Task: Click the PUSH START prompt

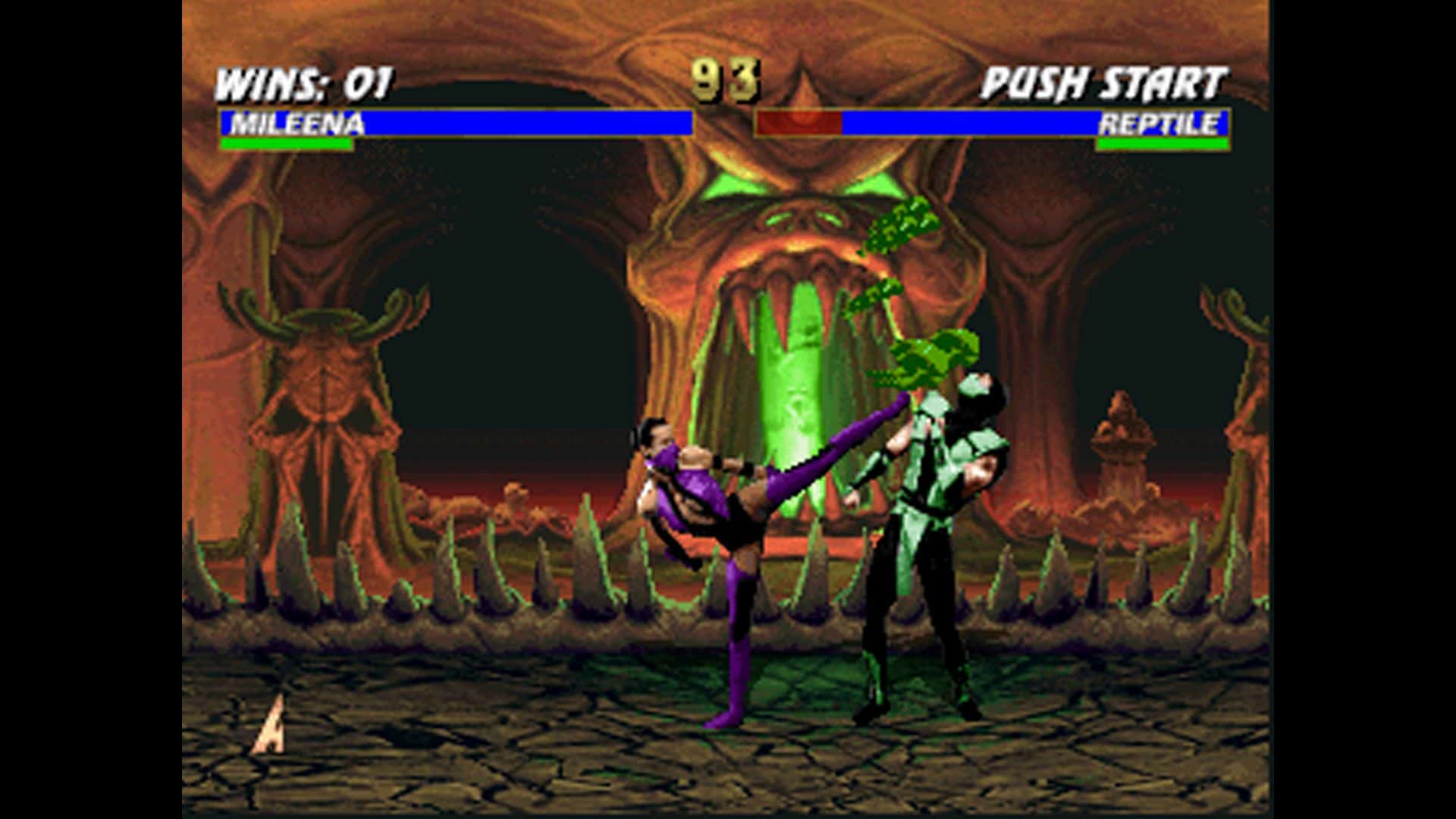Action: [1103, 78]
